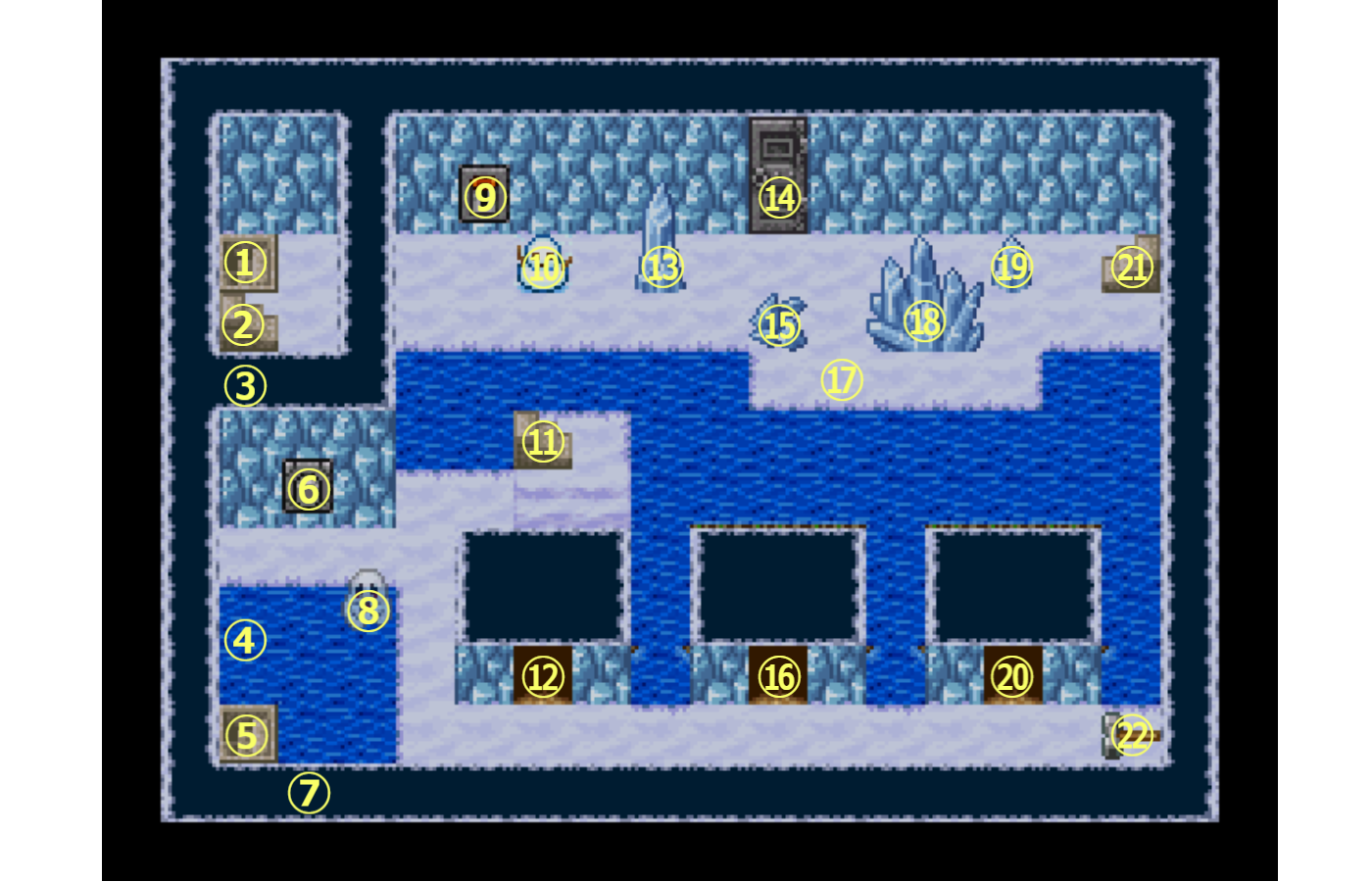Select the number 11 marker
This screenshot has height=882, width=1372.
pyautogui.click(x=544, y=441)
